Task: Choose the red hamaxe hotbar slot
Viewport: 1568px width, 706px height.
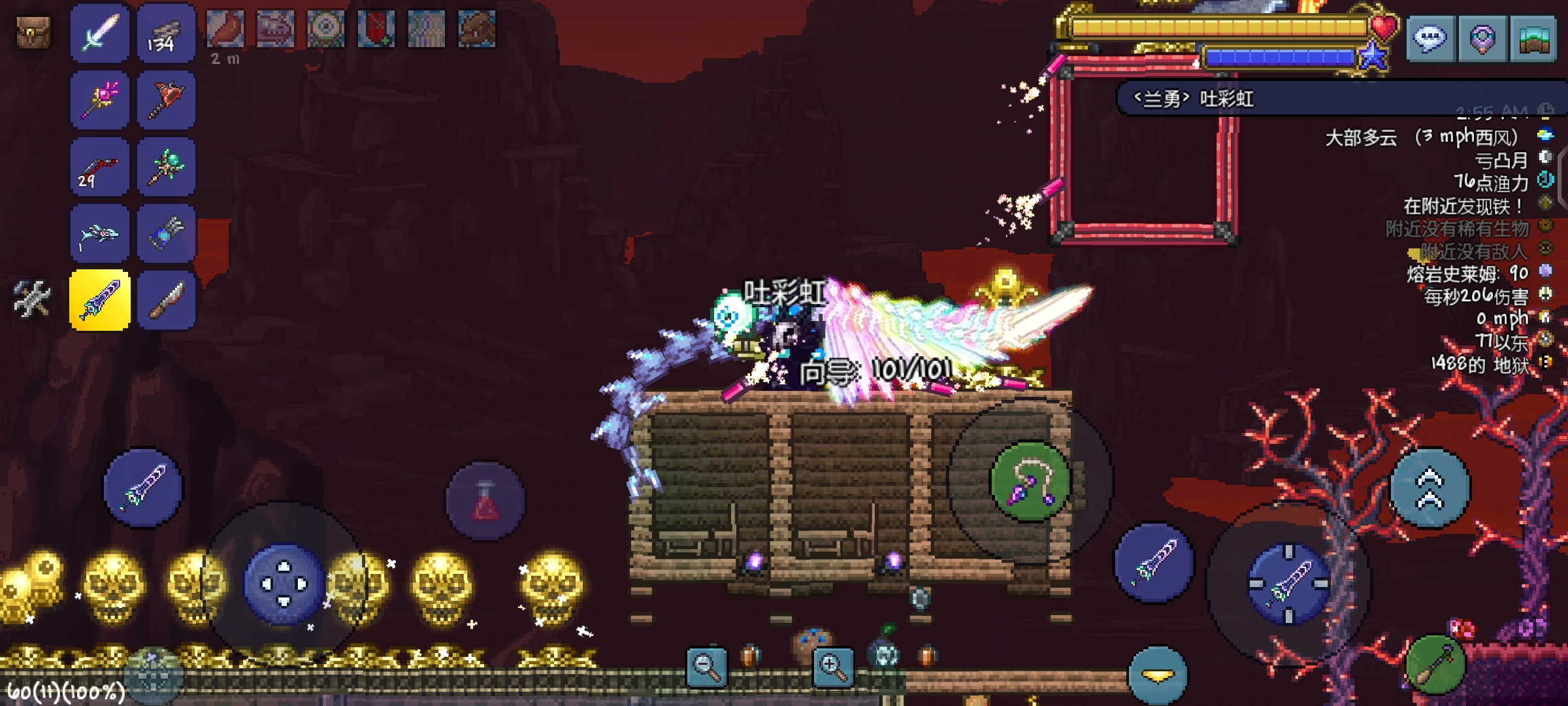Action: tap(166, 100)
